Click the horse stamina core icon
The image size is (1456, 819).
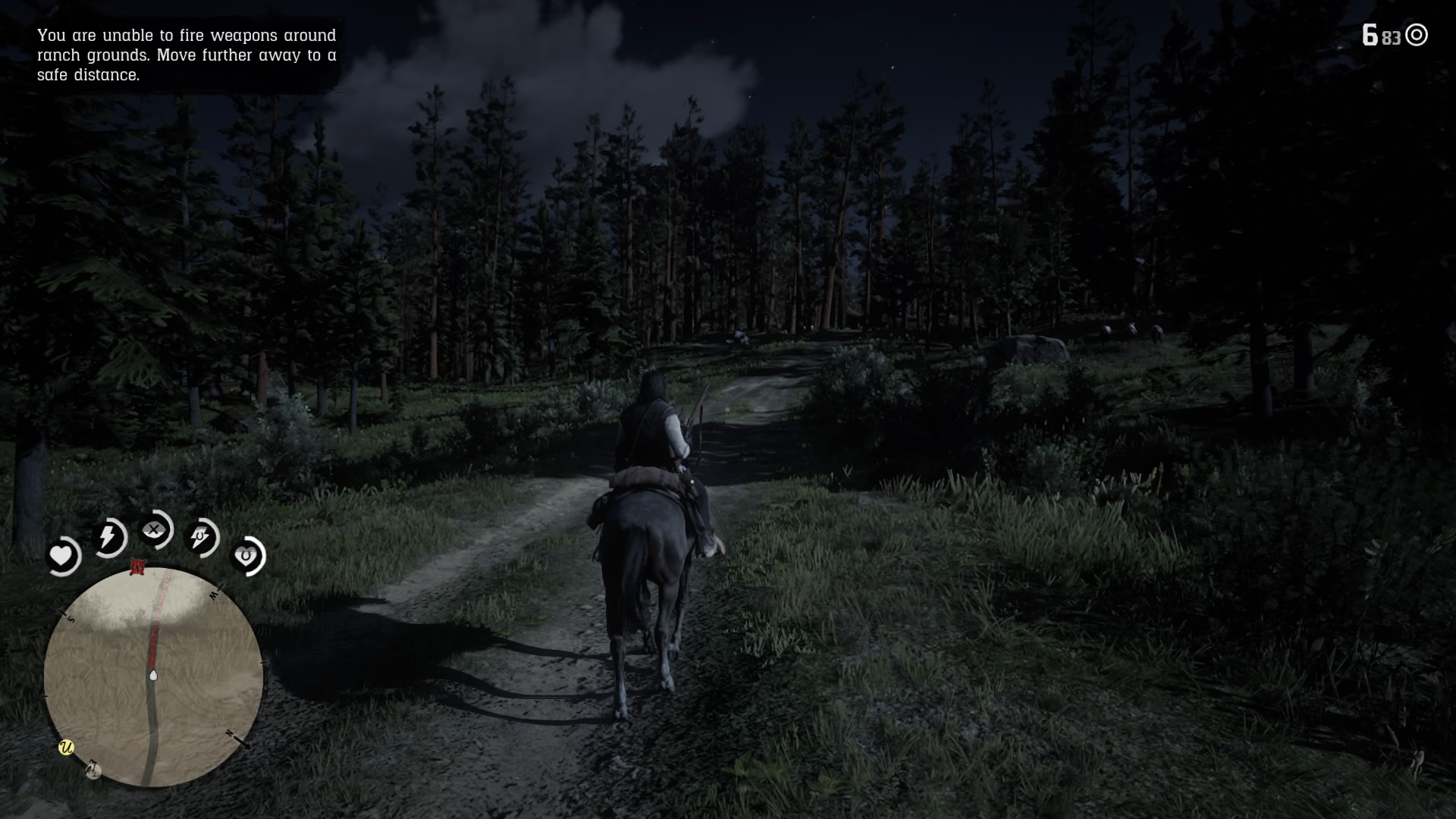click(200, 538)
